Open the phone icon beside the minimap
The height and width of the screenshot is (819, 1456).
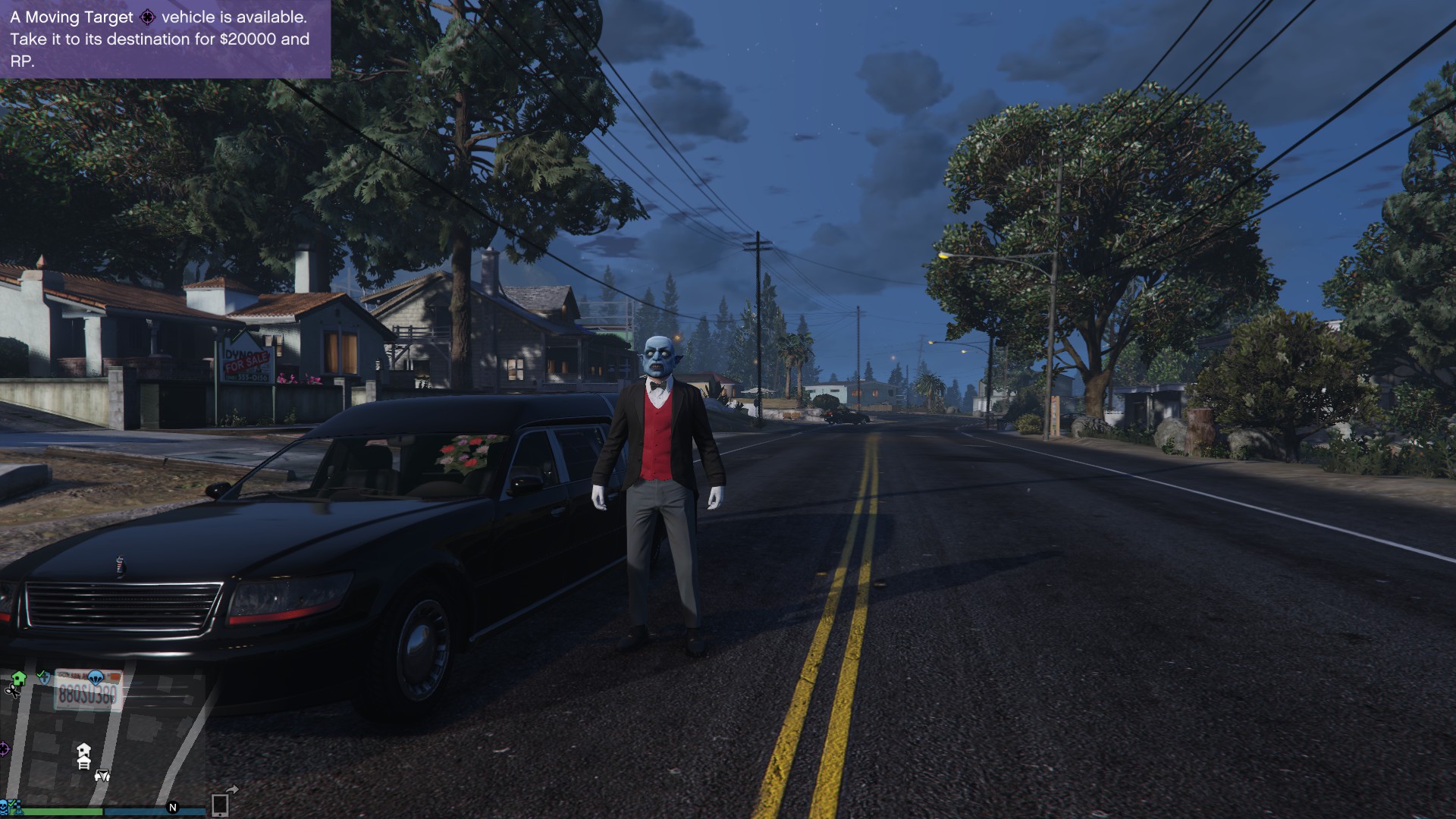pyautogui.click(x=220, y=805)
